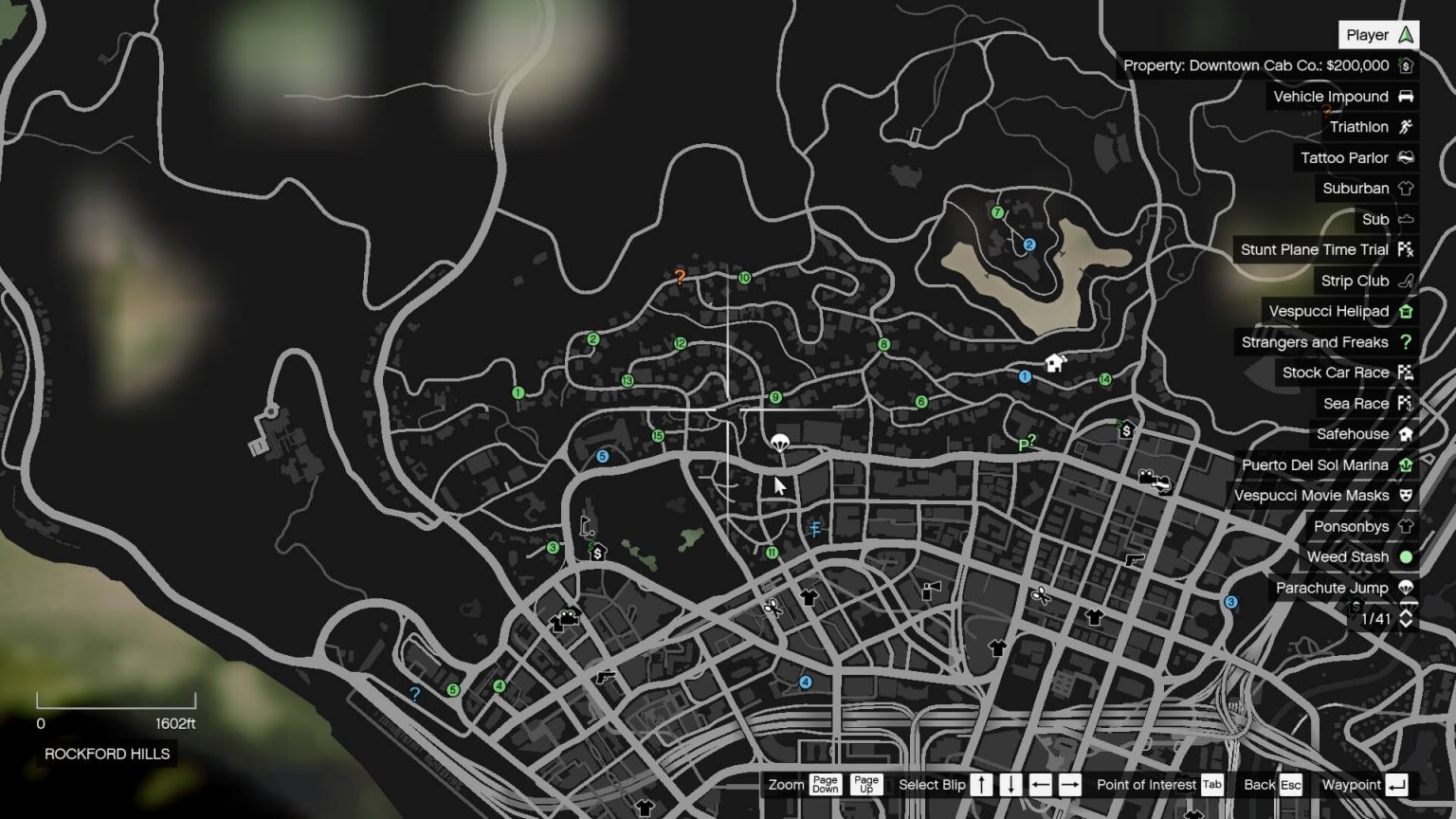Select the Strangers and Freaks legend entry
The image size is (1456, 819).
pos(1322,342)
